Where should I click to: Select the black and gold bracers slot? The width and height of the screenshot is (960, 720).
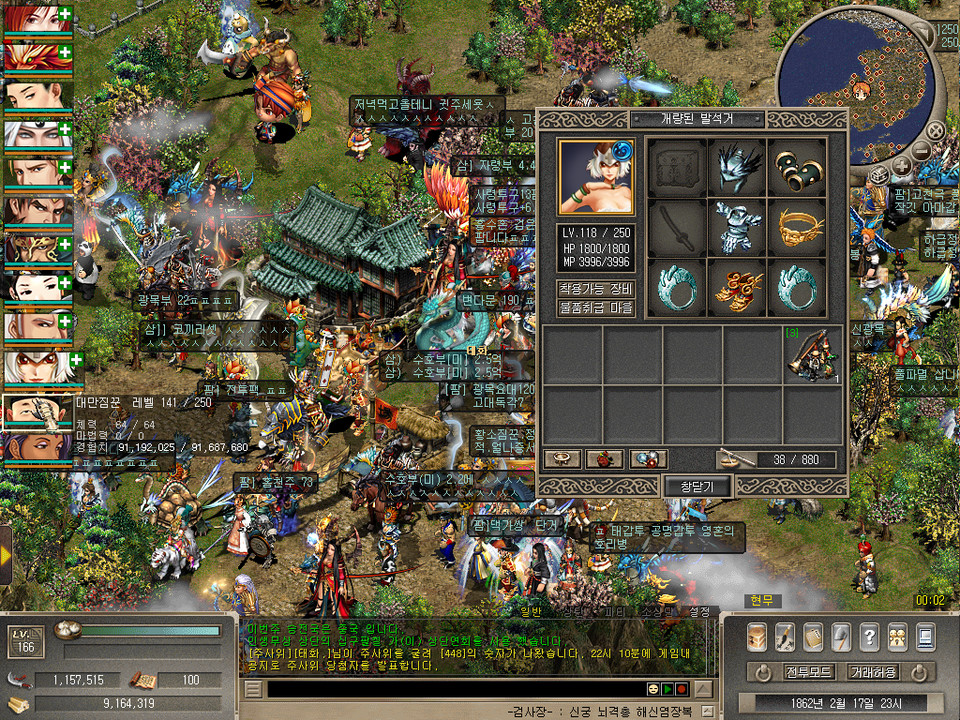[x=797, y=168]
